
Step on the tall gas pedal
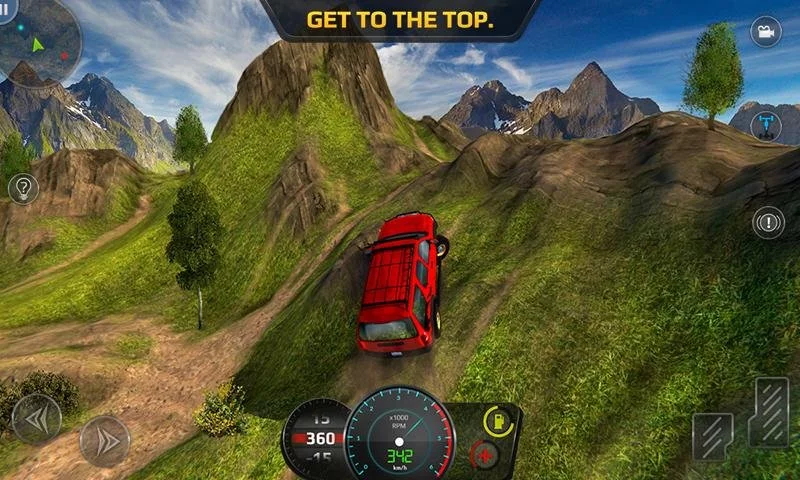769,412
